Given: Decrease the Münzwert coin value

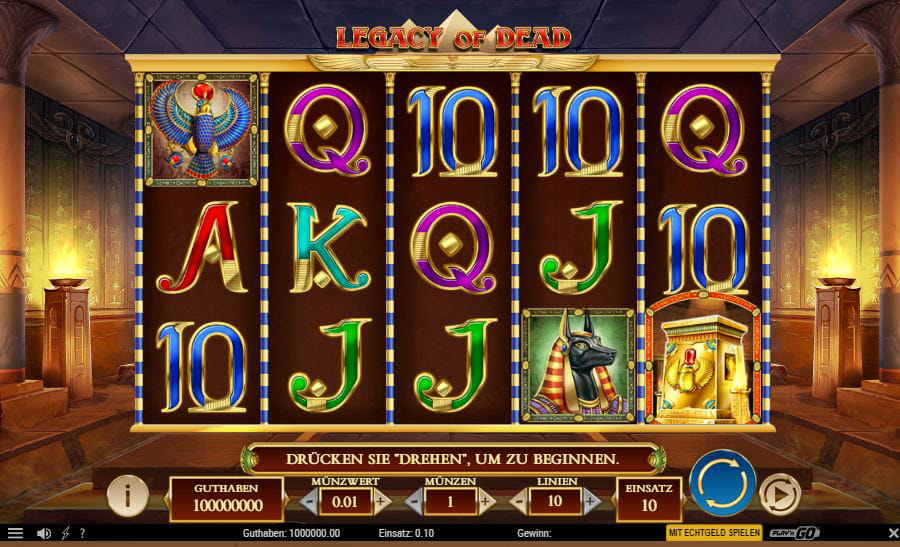Looking at the screenshot, I should [x=307, y=499].
